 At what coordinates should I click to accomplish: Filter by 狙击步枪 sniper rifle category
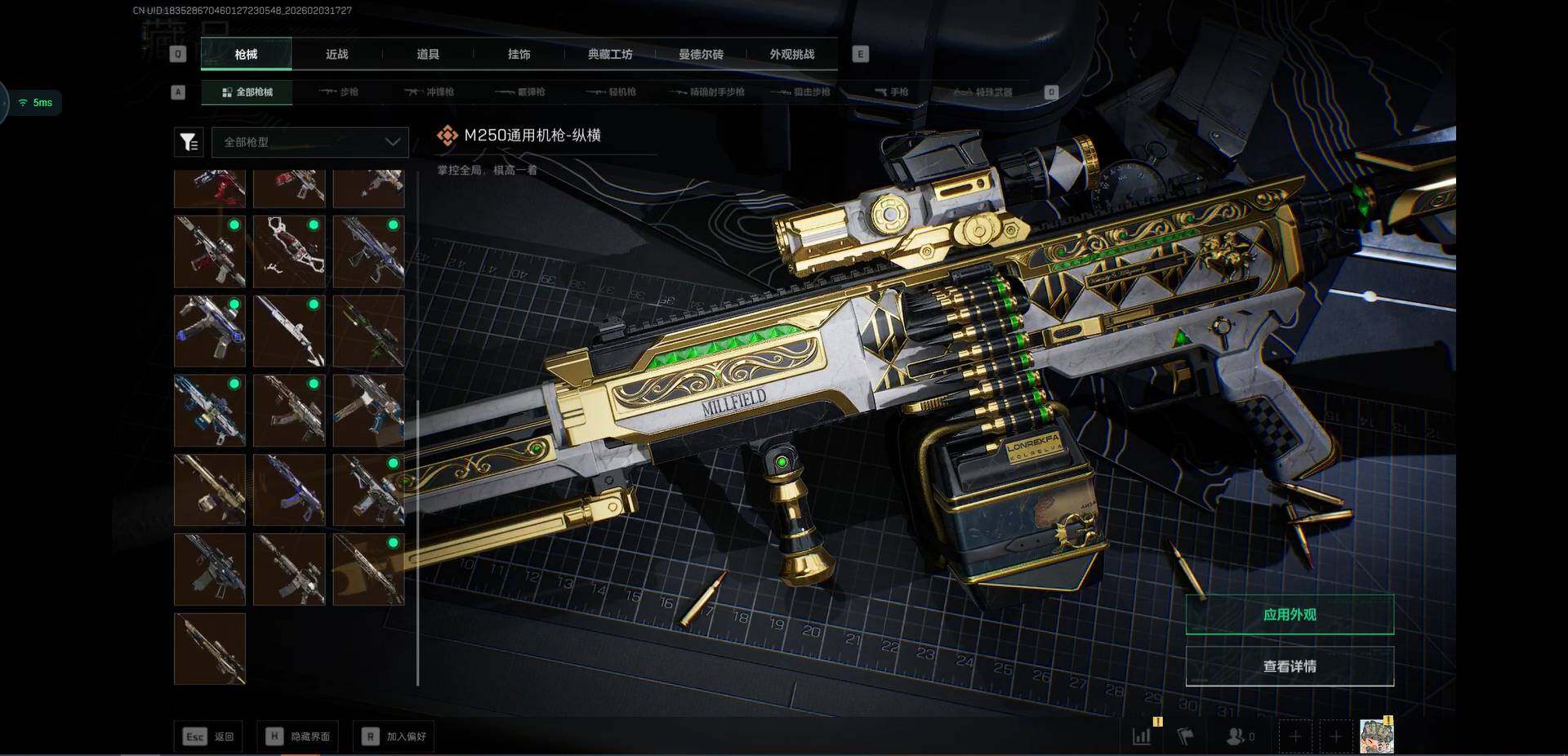click(x=801, y=92)
